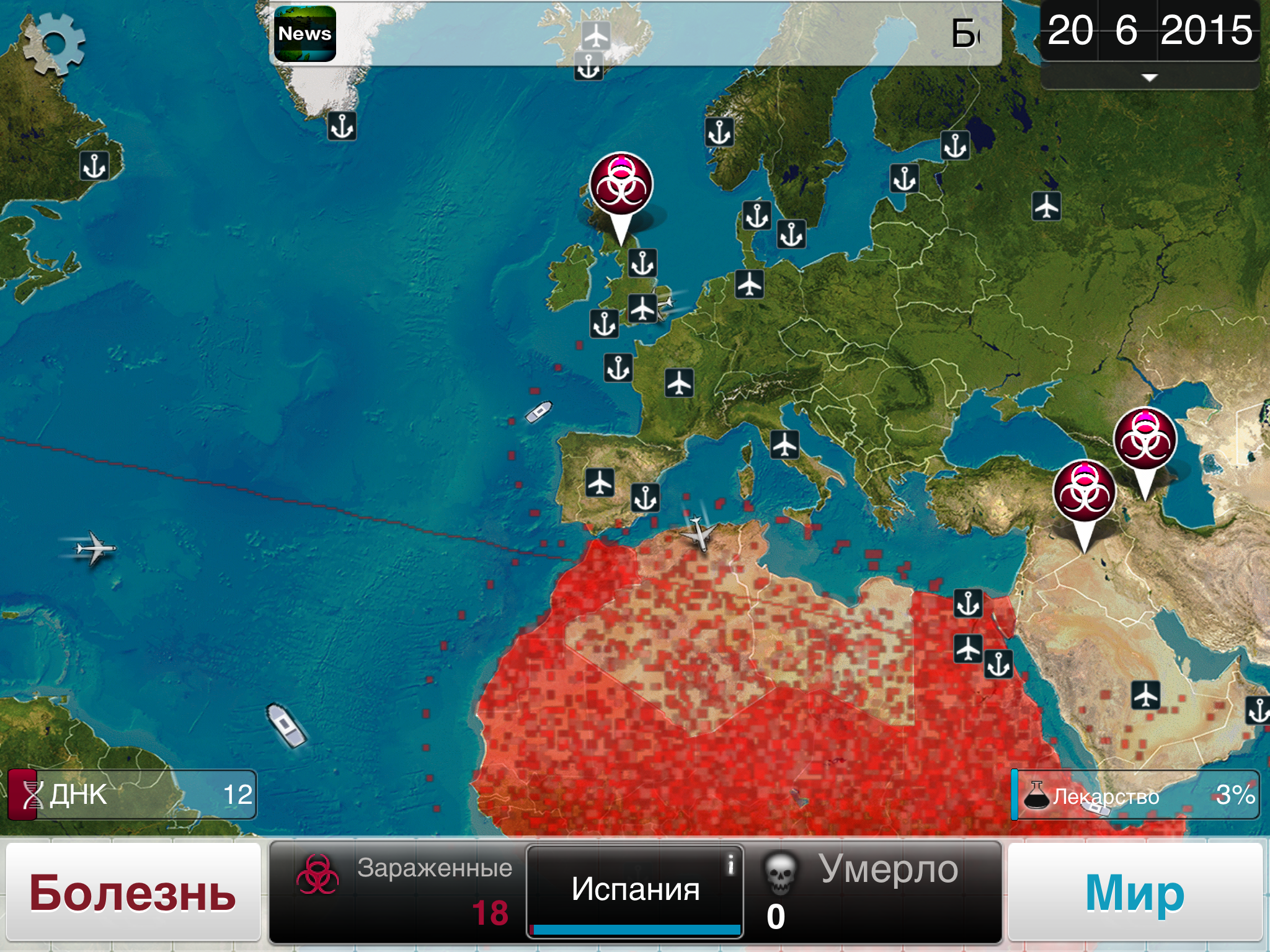The image size is (1270, 952).
Task: Expand the date speed dropdown arrow
Action: [x=1149, y=78]
